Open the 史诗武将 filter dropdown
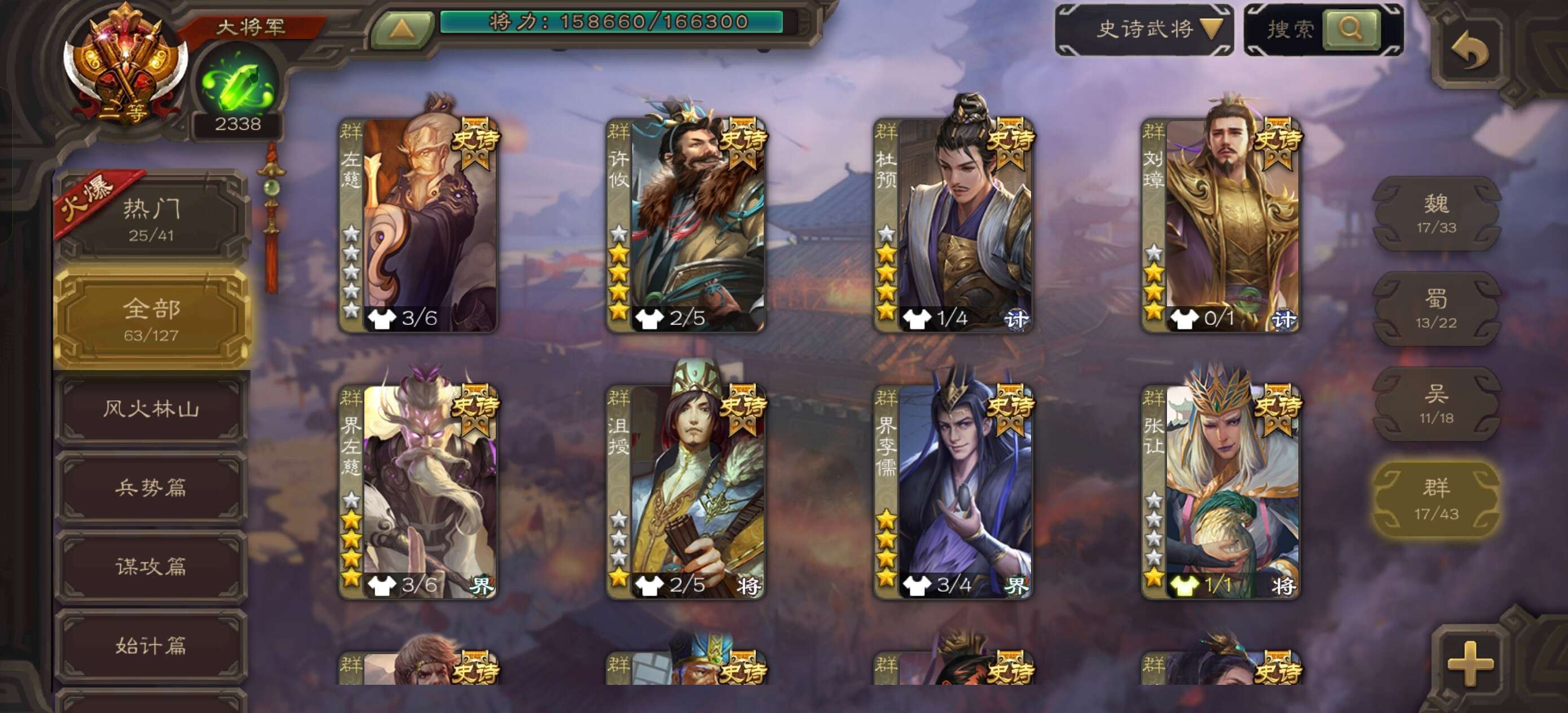The height and width of the screenshot is (713, 1568). [x=1144, y=29]
